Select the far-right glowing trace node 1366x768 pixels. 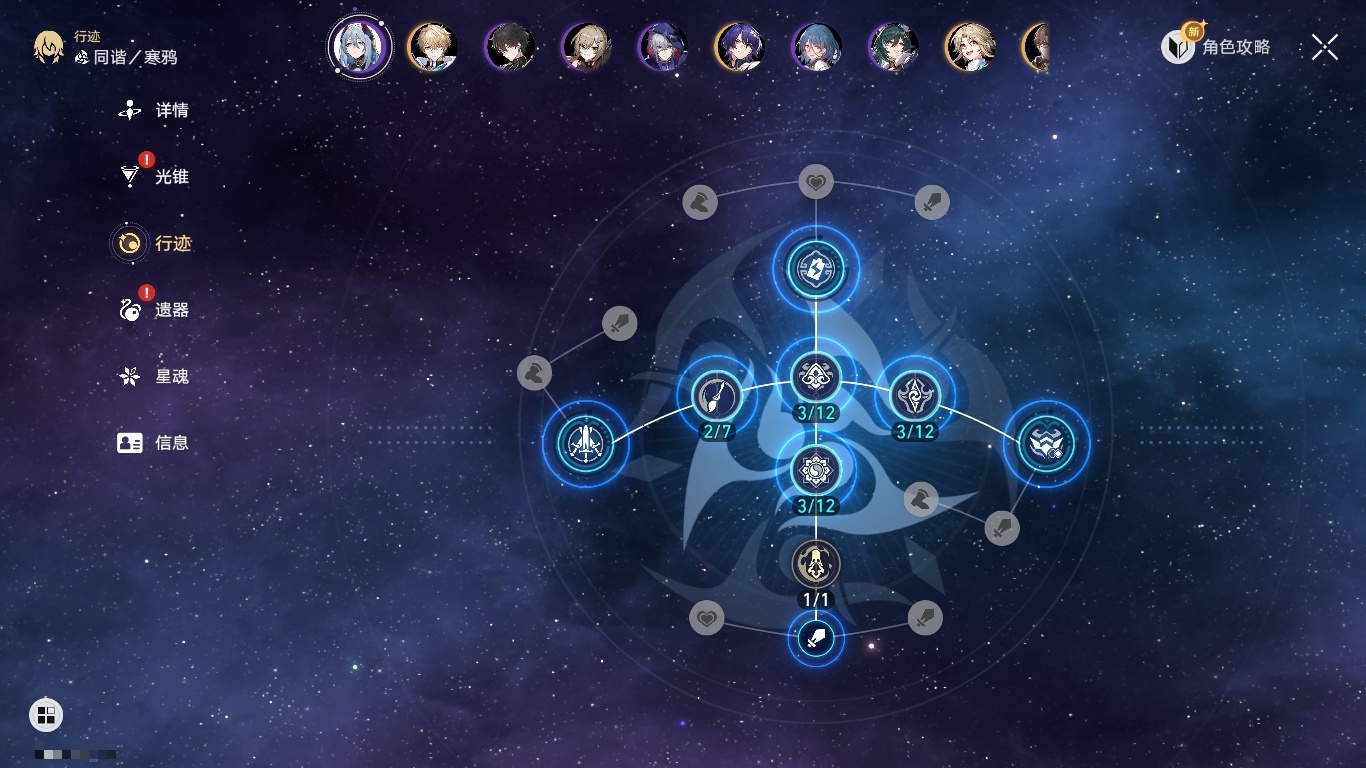click(1046, 443)
